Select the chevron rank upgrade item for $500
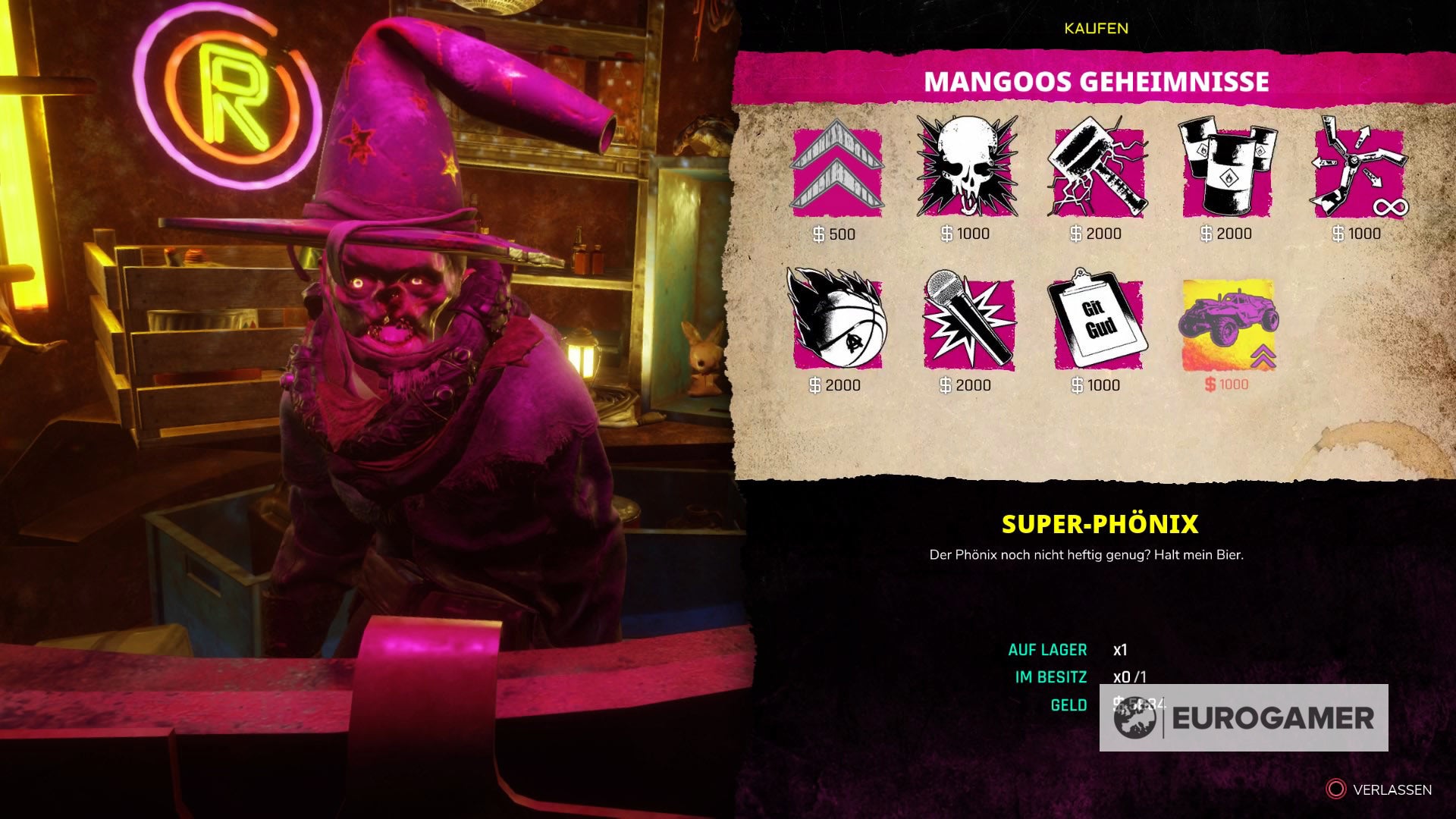Image resolution: width=1456 pixels, height=819 pixels. [x=836, y=173]
